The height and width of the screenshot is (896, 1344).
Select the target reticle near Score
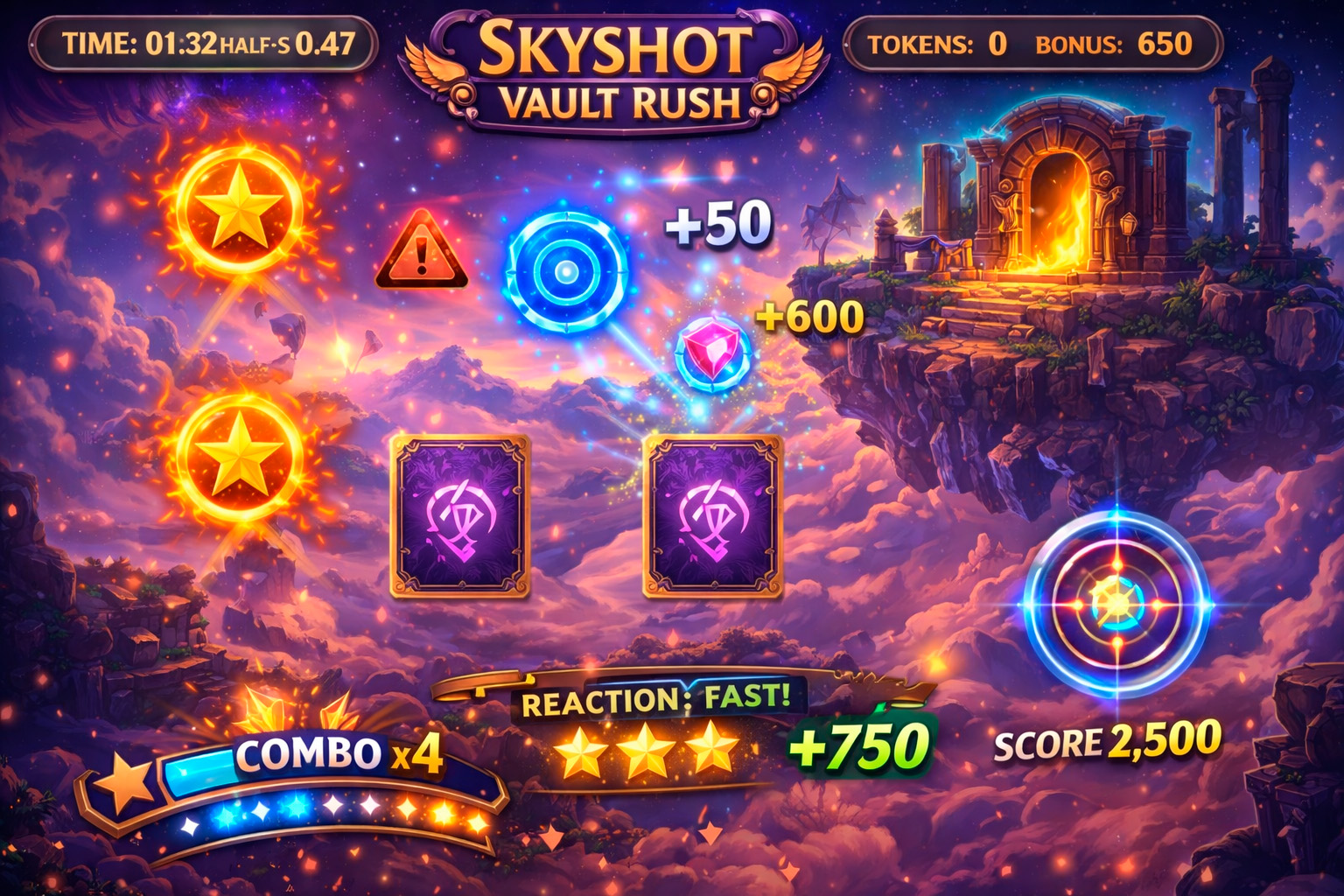point(1118,604)
